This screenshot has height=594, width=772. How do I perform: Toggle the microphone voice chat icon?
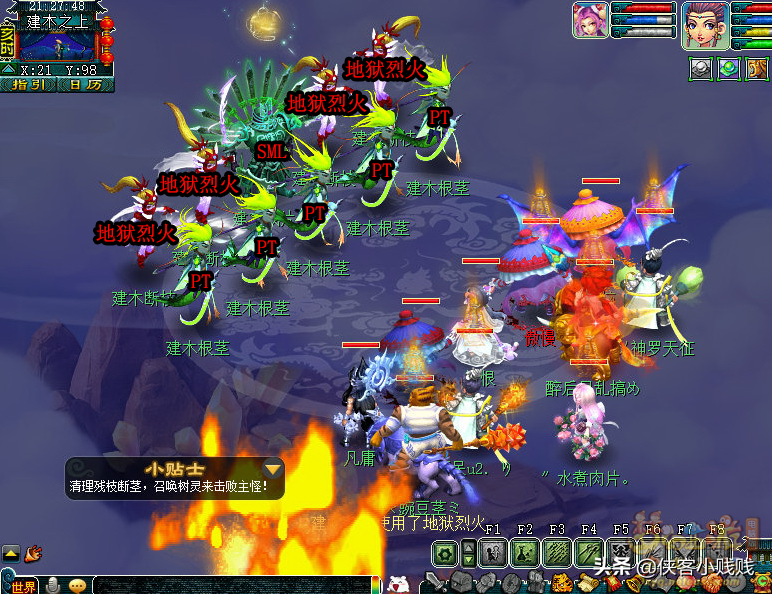pyautogui.click(x=53, y=586)
